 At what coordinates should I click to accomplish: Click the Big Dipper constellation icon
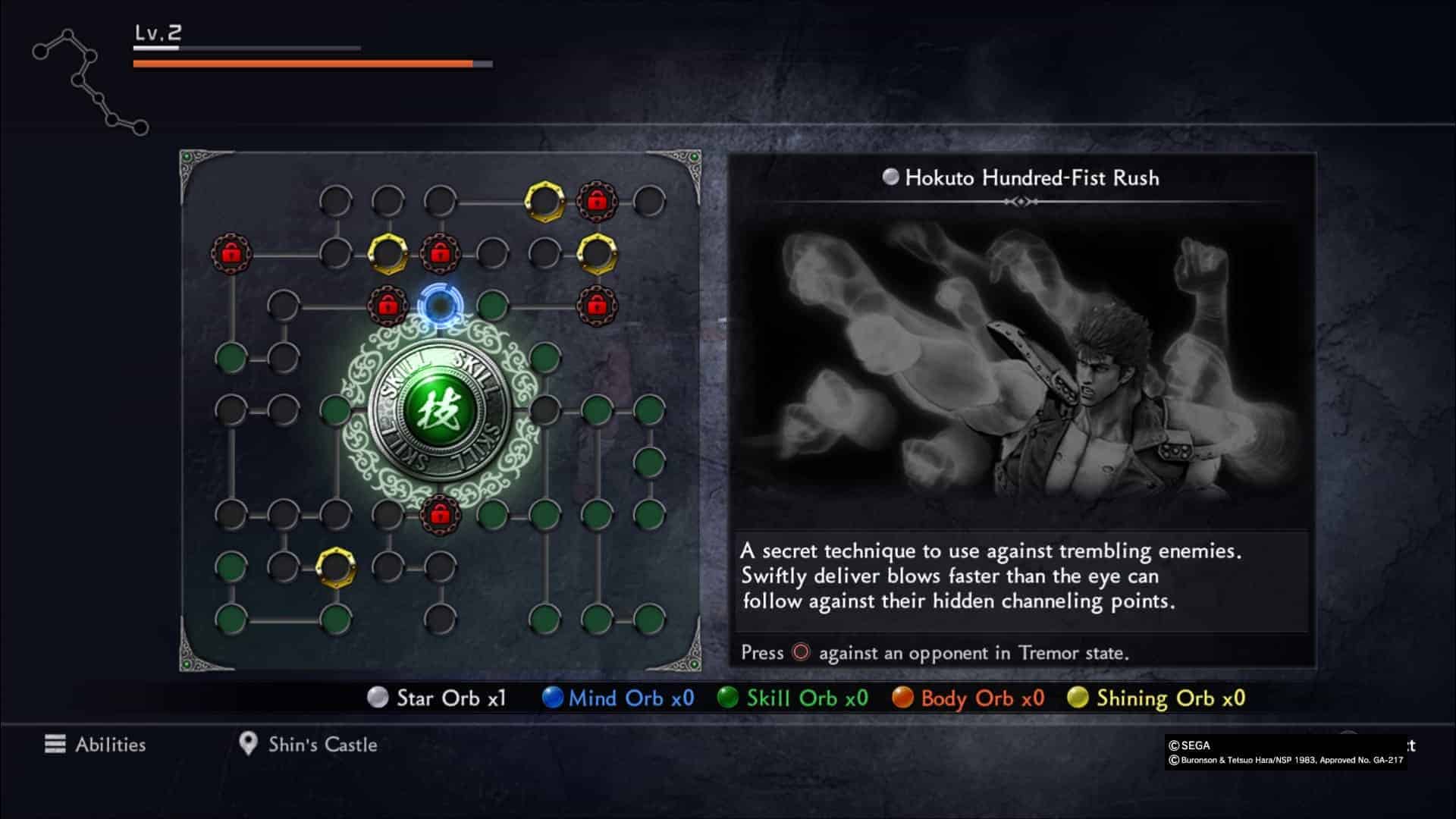click(x=90, y=81)
